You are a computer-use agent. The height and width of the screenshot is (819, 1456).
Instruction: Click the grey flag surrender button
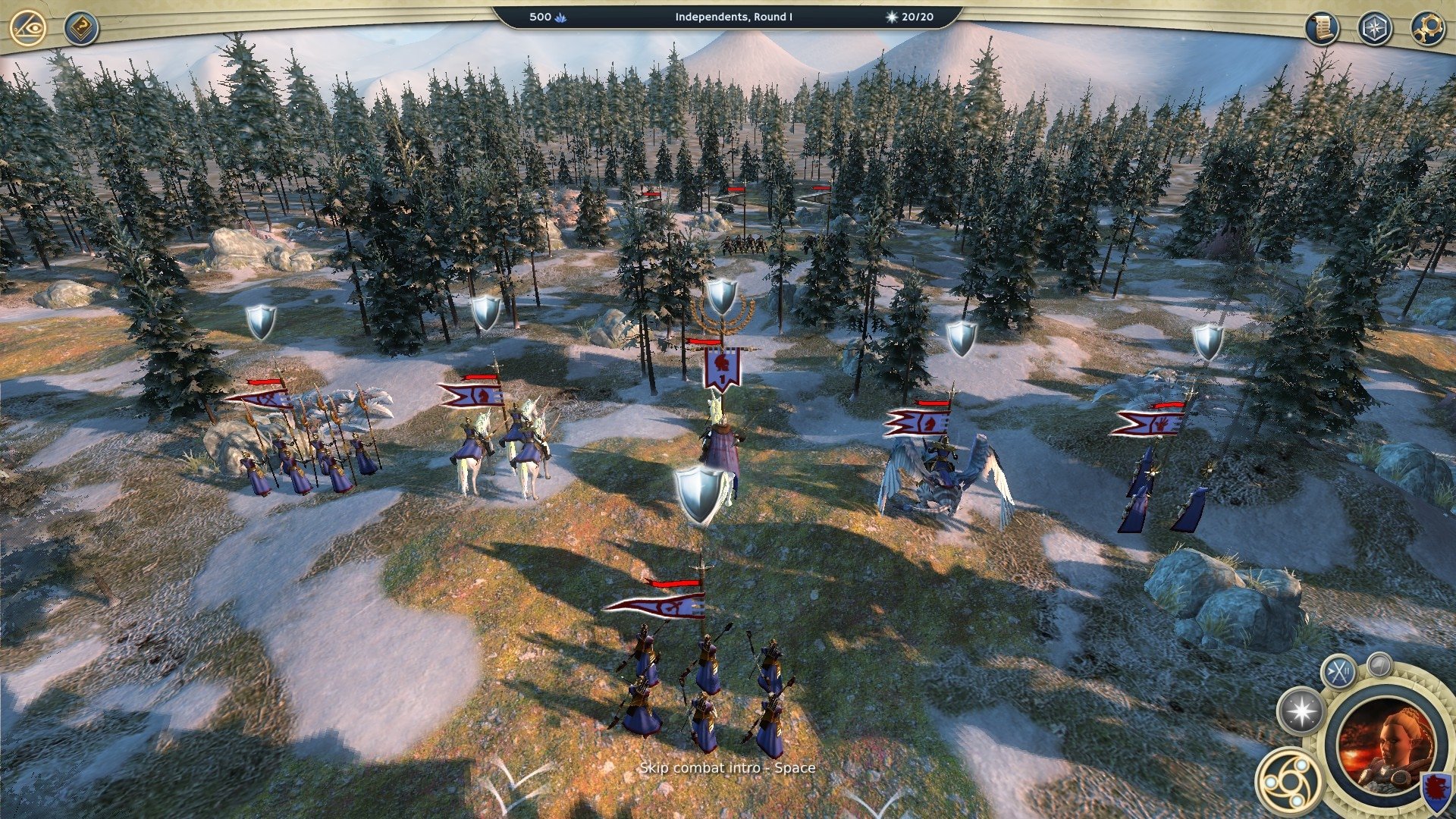point(1379,664)
